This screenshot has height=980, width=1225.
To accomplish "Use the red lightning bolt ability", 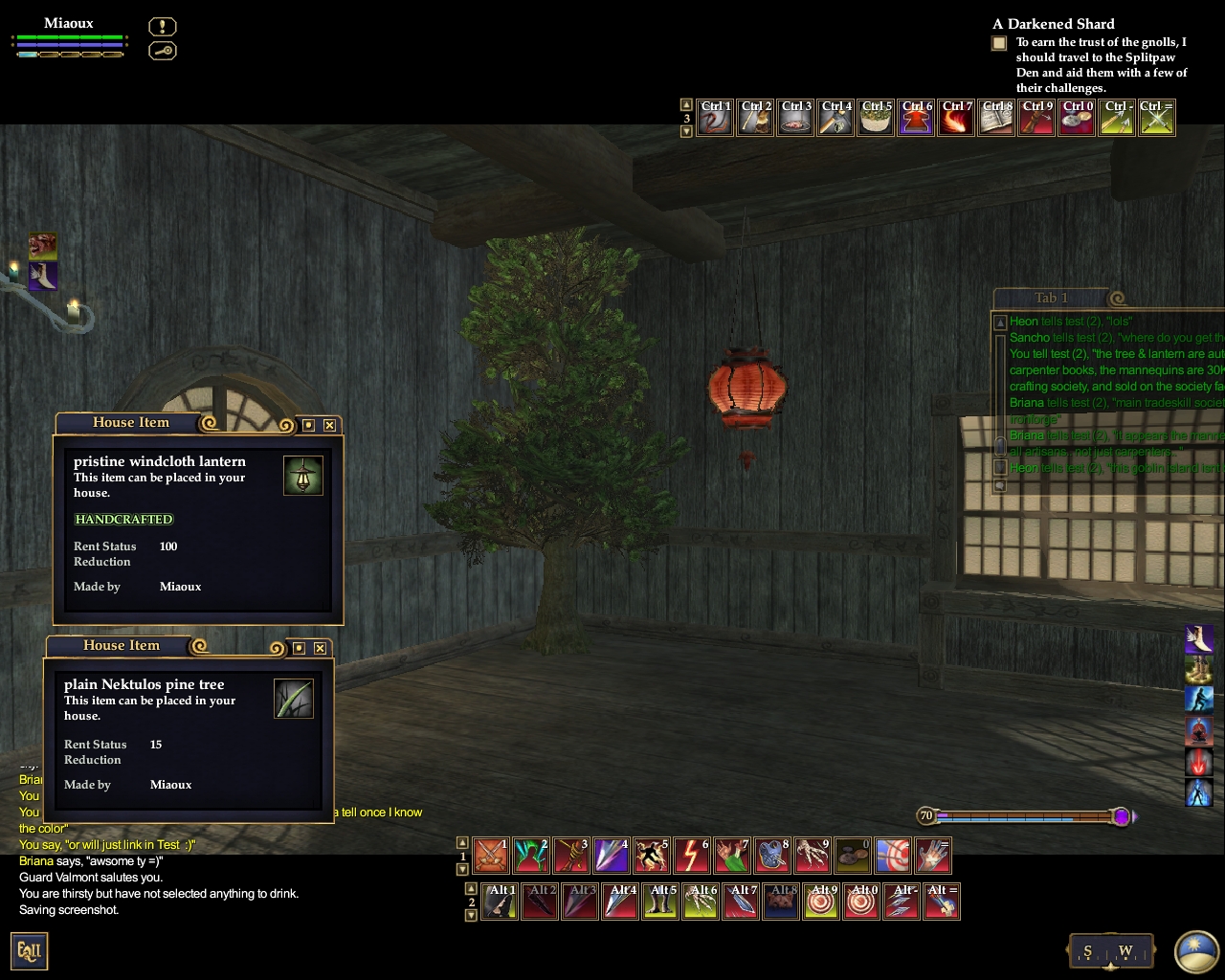I will tap(692, 856).
